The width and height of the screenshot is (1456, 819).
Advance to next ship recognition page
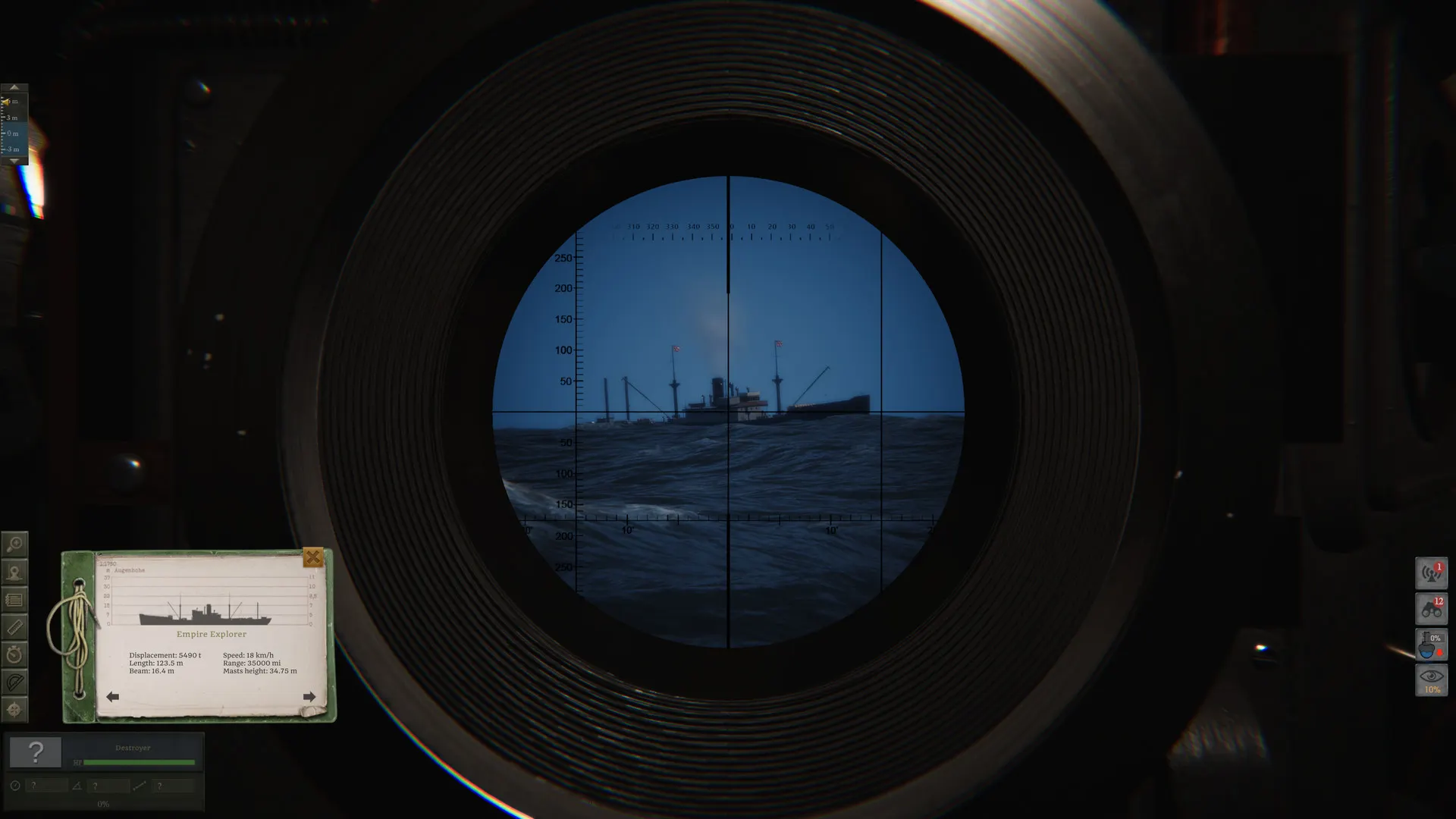(x=310, y=695)
